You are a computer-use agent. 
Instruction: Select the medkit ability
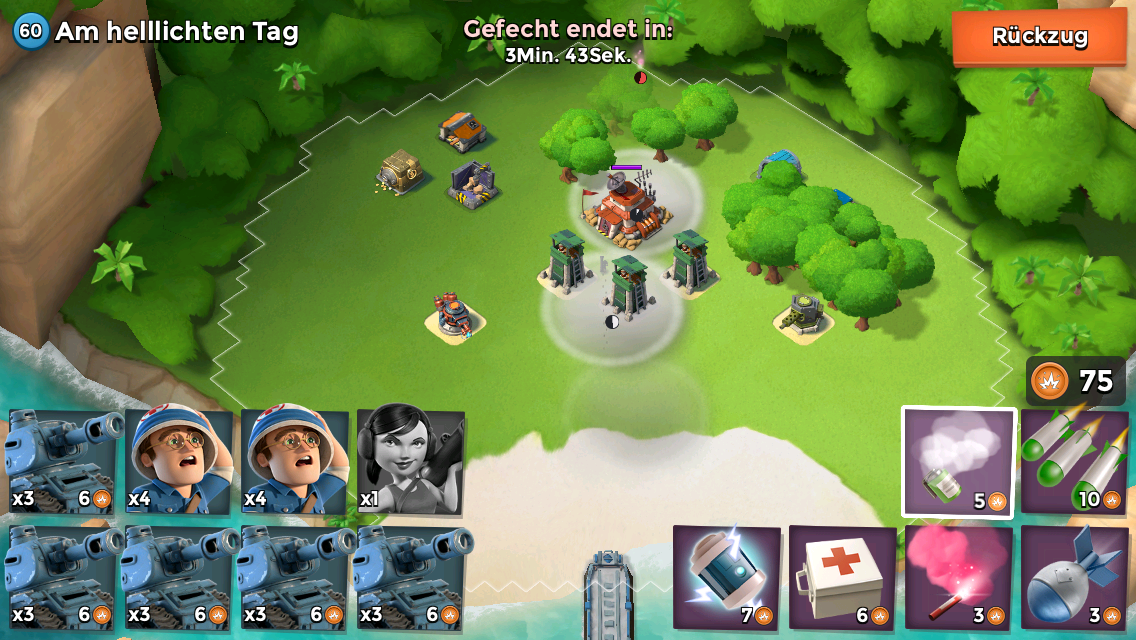[843, 577]
